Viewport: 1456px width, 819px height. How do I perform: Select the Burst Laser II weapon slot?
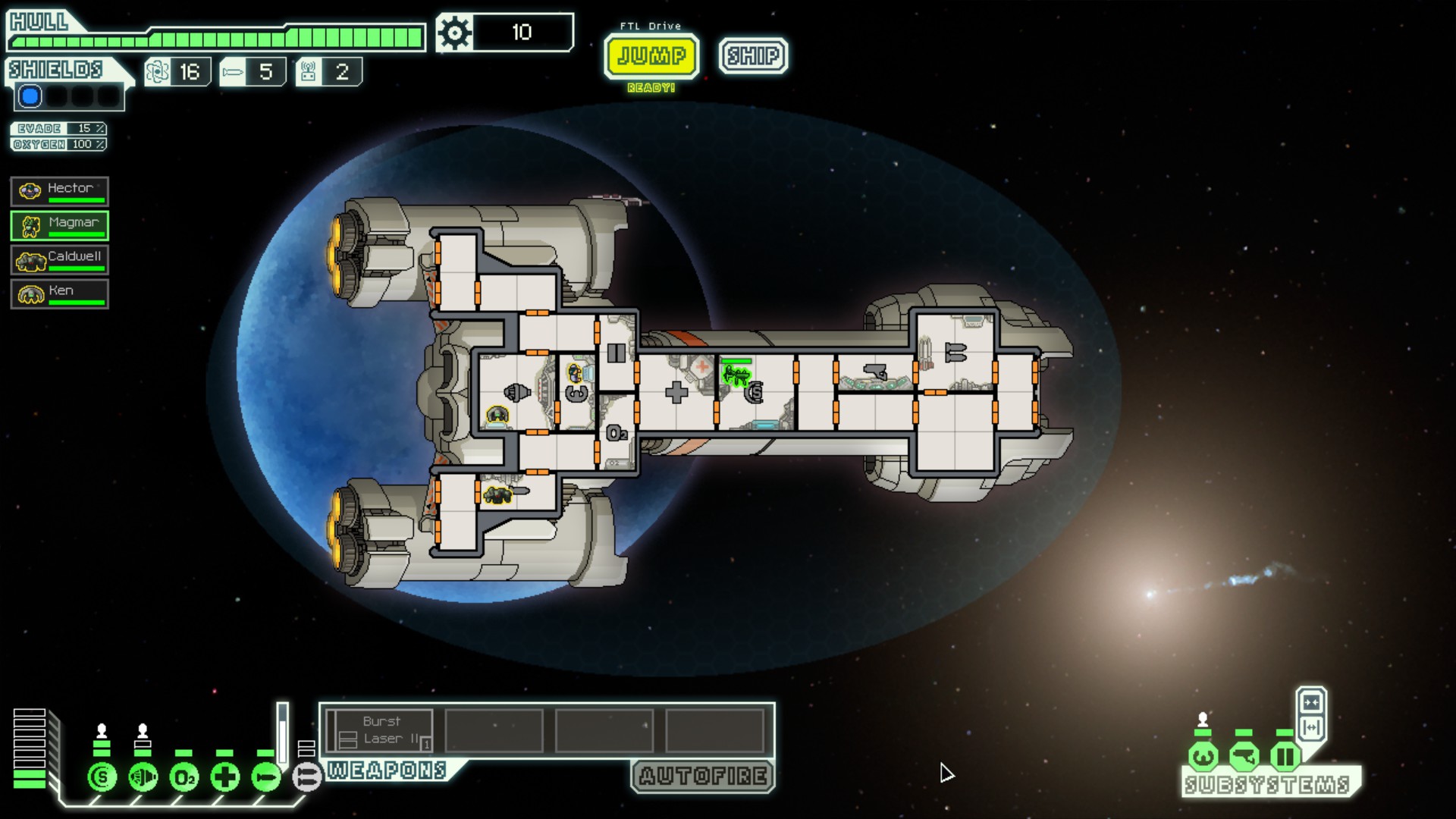[381, 730]
